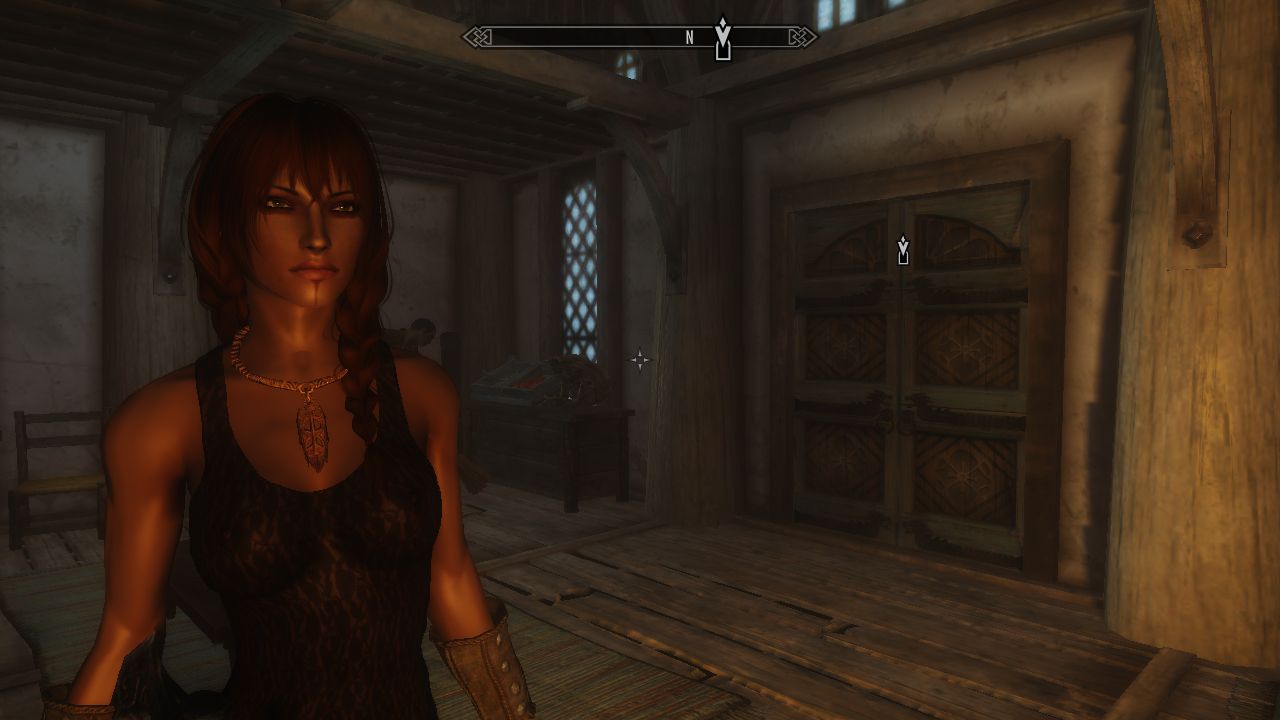
Task: Click the quest marker on the compass bar
Action: (723, 39)
